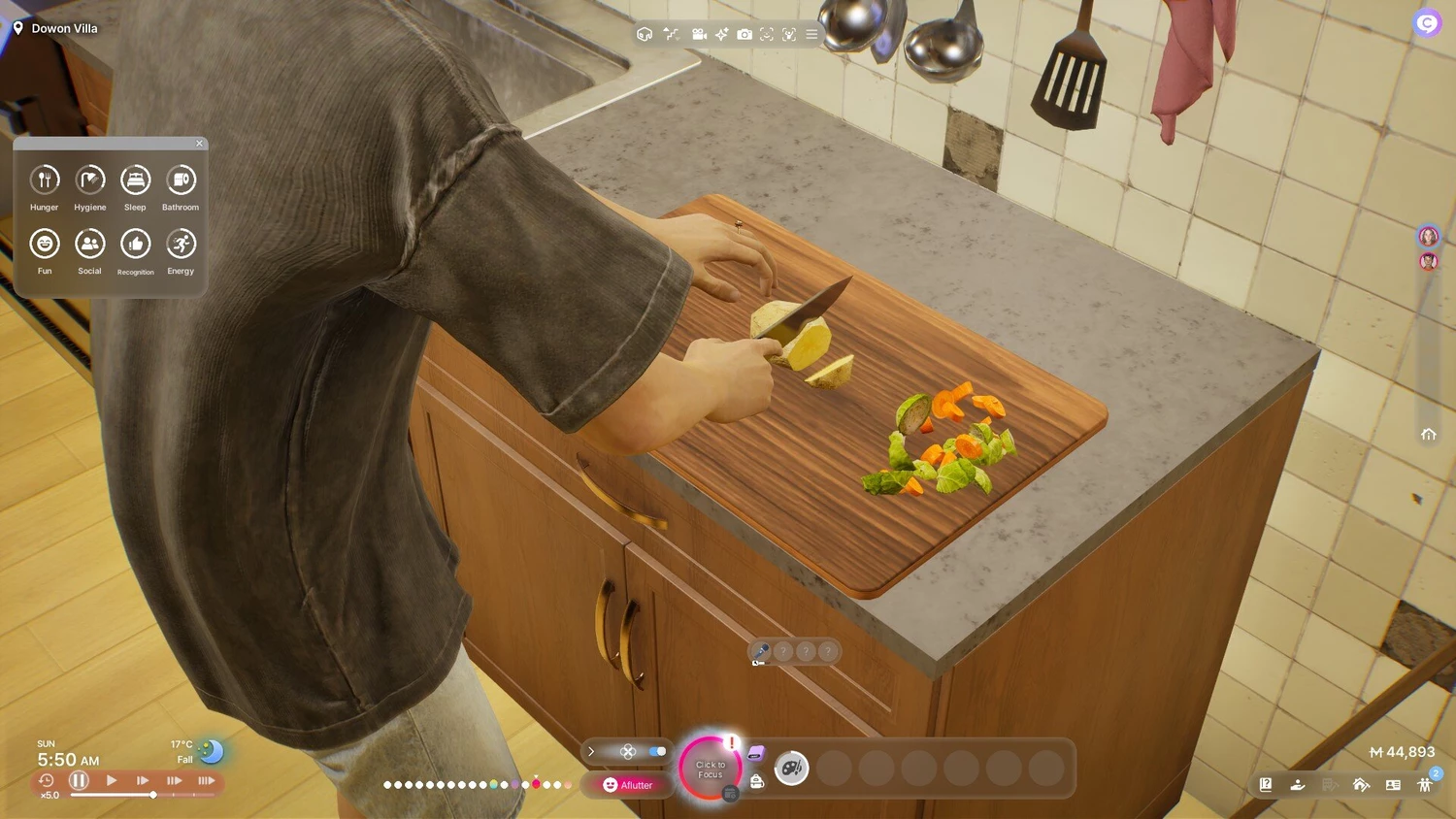Set game speed to normal play
The height and width of the screenshot is (819, 1456).
tap(112, 780)
